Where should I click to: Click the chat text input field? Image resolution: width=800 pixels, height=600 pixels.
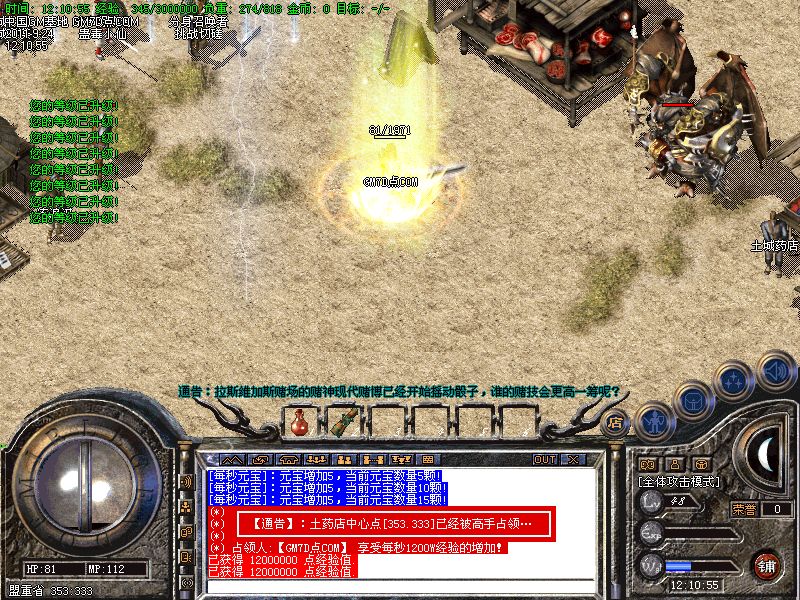tap(400, 584)
